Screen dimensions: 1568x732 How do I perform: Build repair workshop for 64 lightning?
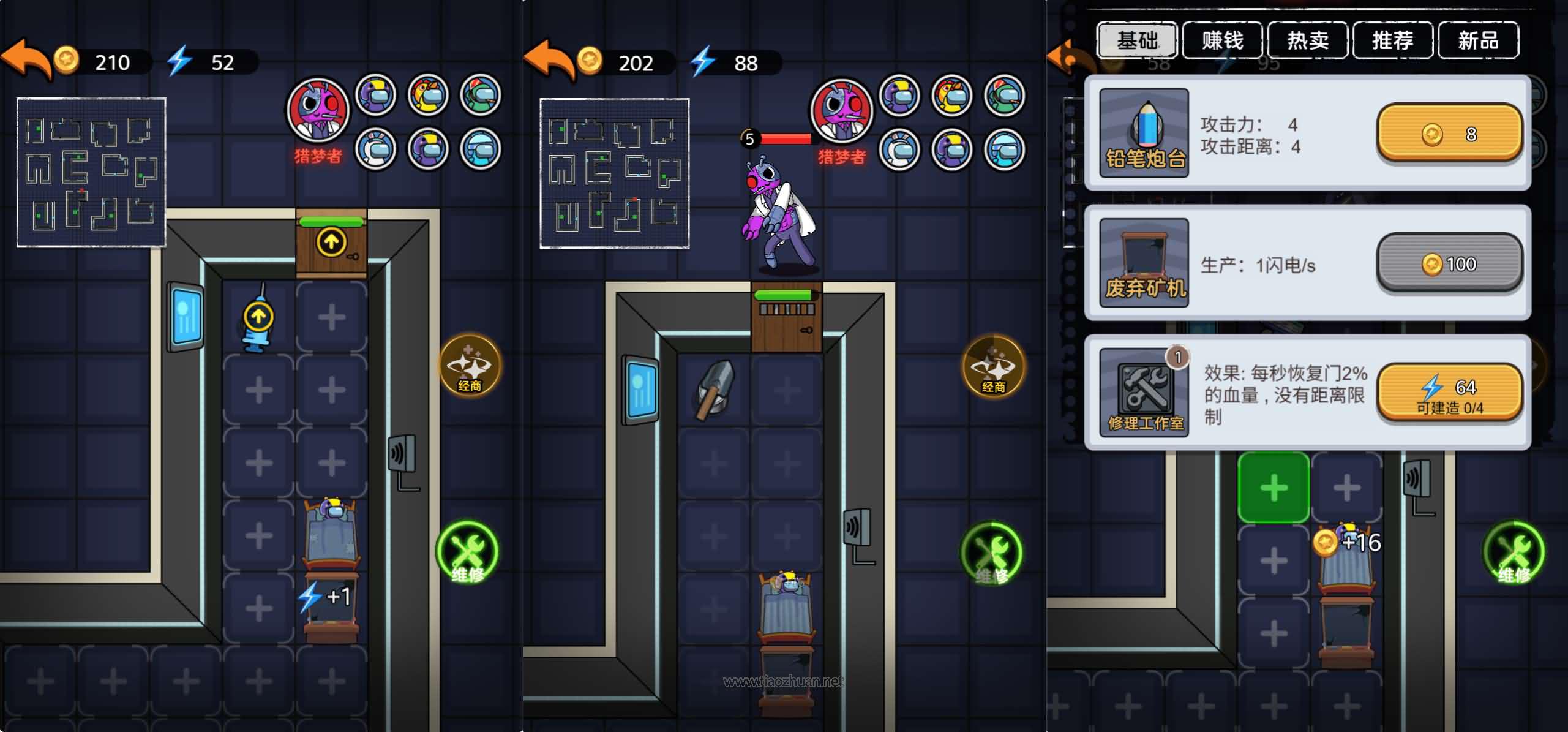pyautogui.click(x=1449, y=393)
